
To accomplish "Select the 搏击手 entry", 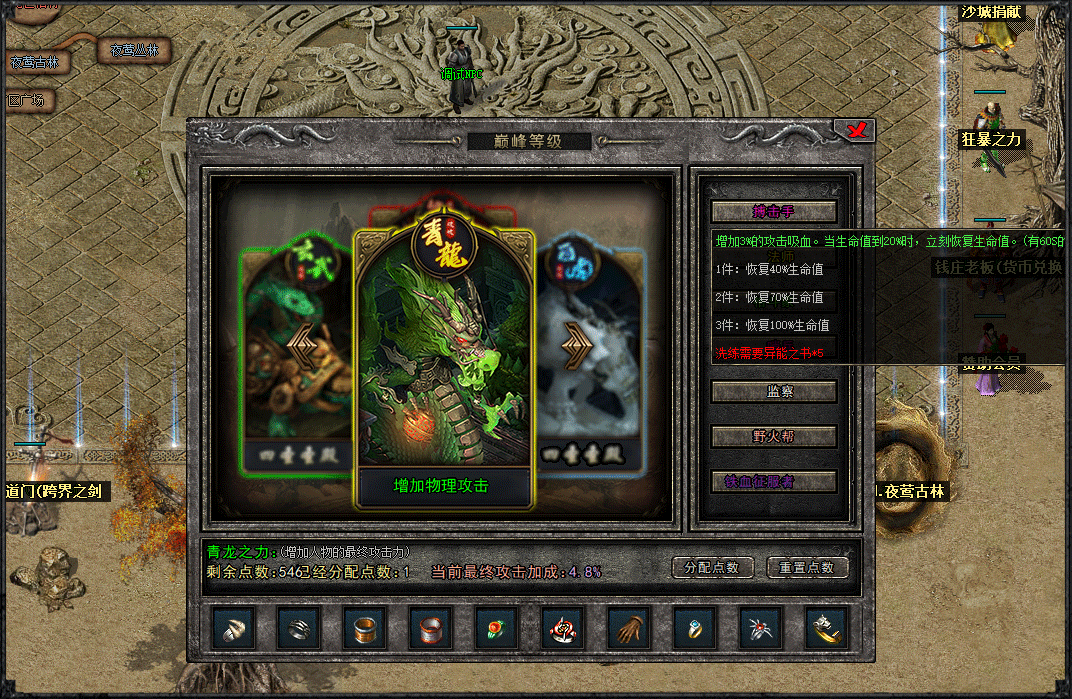I will [773, 212].
